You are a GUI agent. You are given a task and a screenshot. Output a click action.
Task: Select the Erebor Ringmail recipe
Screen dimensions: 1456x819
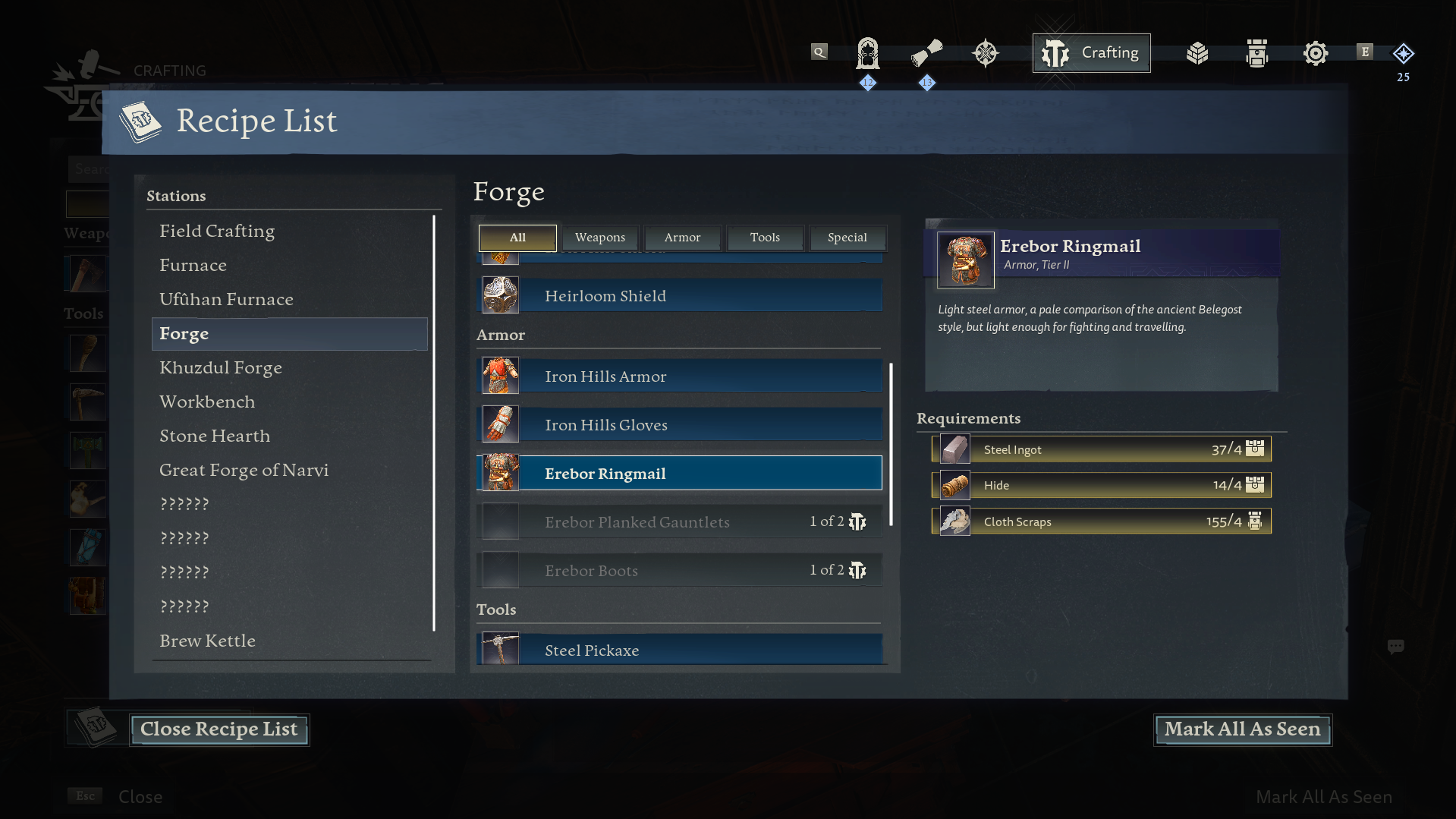pos(679,473)
